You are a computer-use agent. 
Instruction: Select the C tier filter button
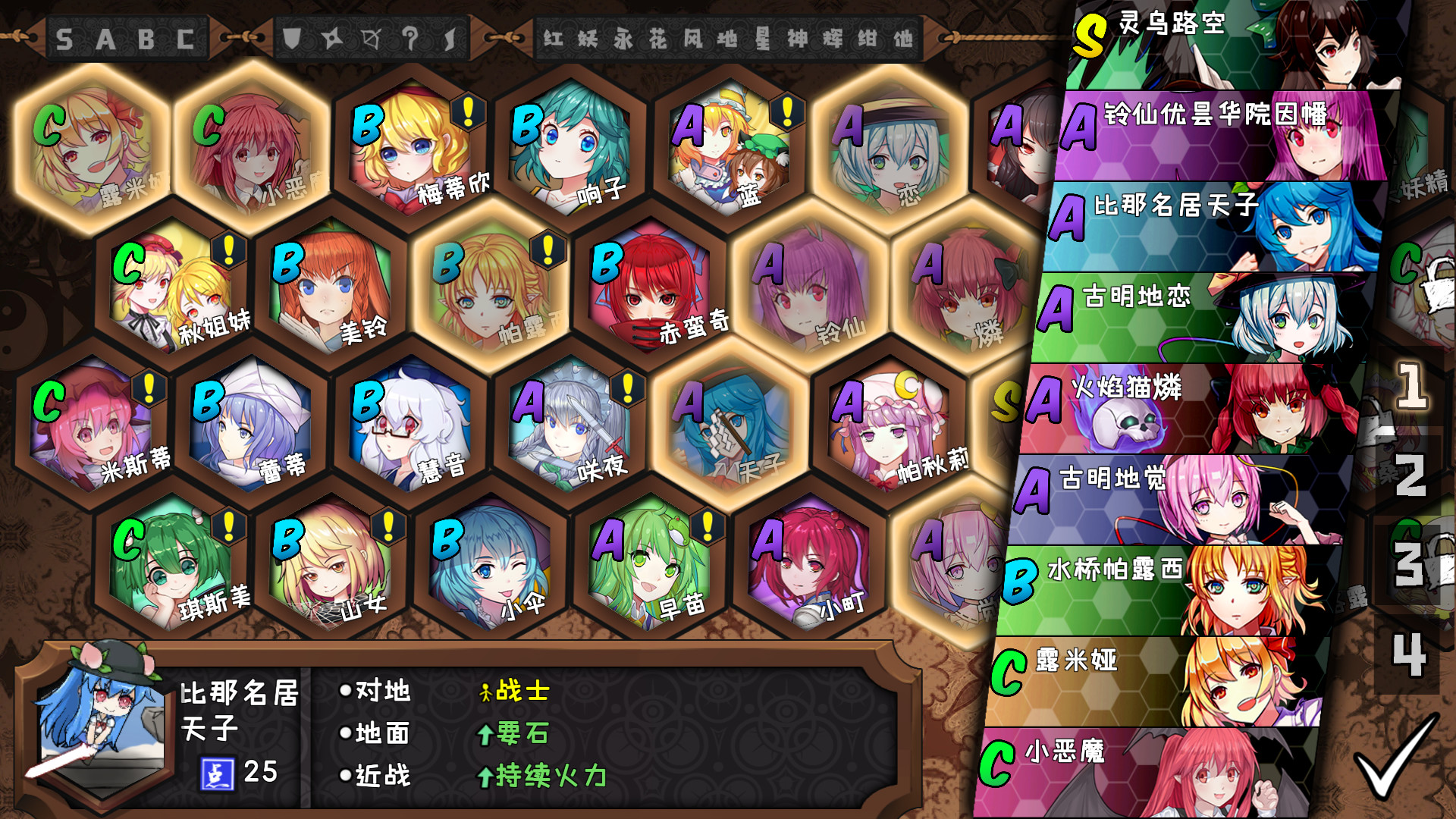pos(185,36)
